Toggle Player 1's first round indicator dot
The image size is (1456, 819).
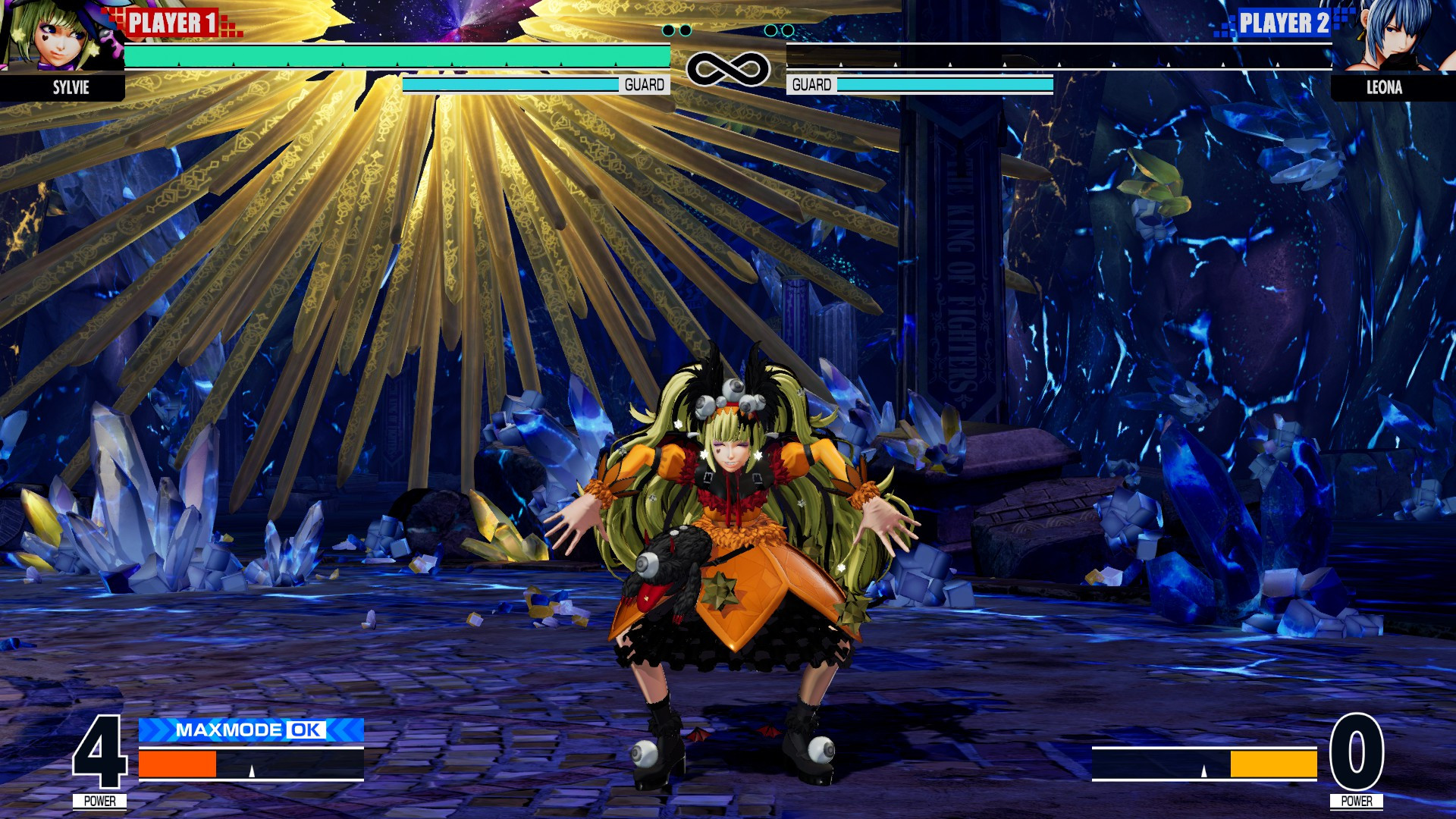[x=668, y=30]
